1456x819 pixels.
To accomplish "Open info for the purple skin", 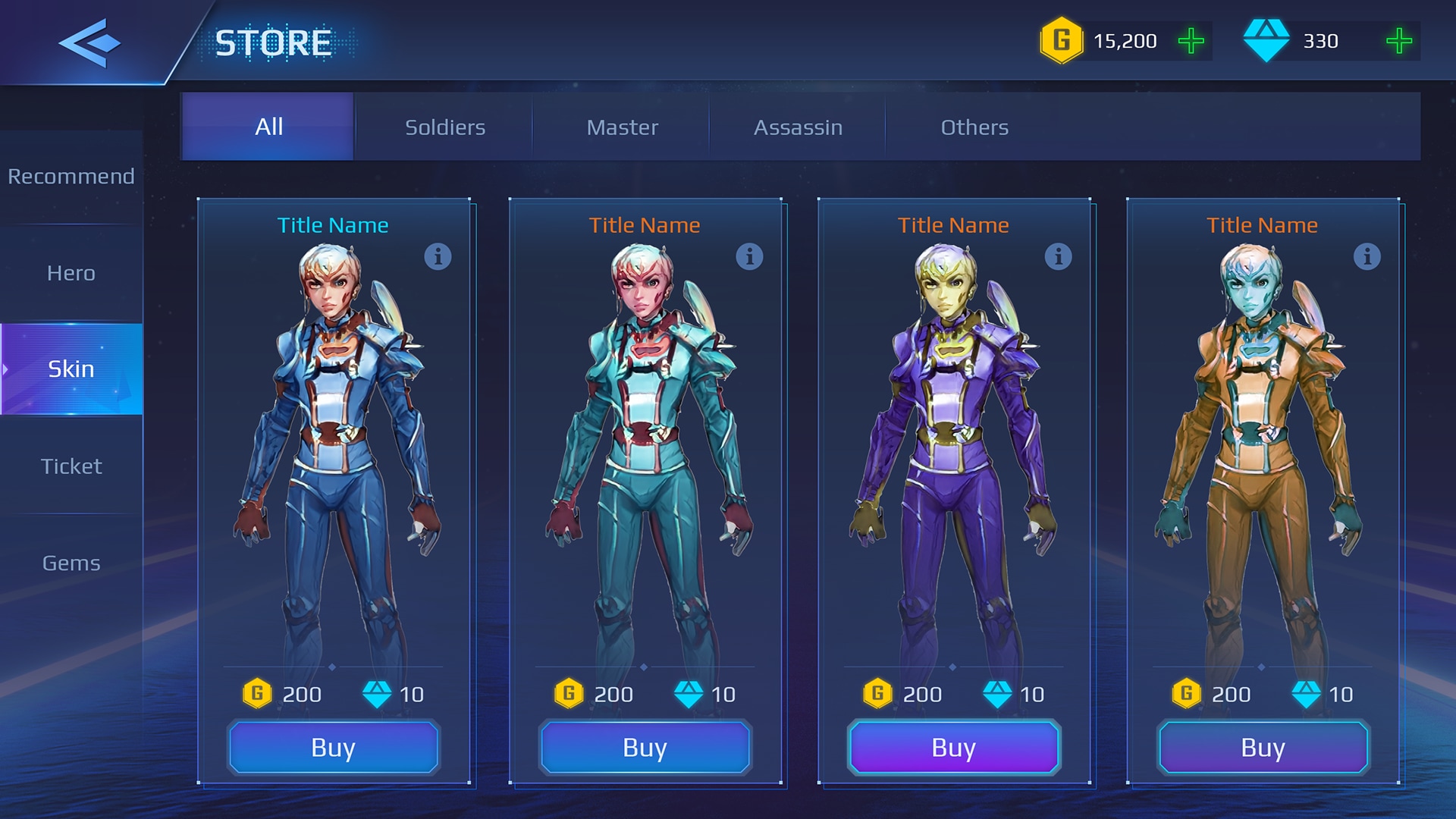I will (x=1059, y=258).
